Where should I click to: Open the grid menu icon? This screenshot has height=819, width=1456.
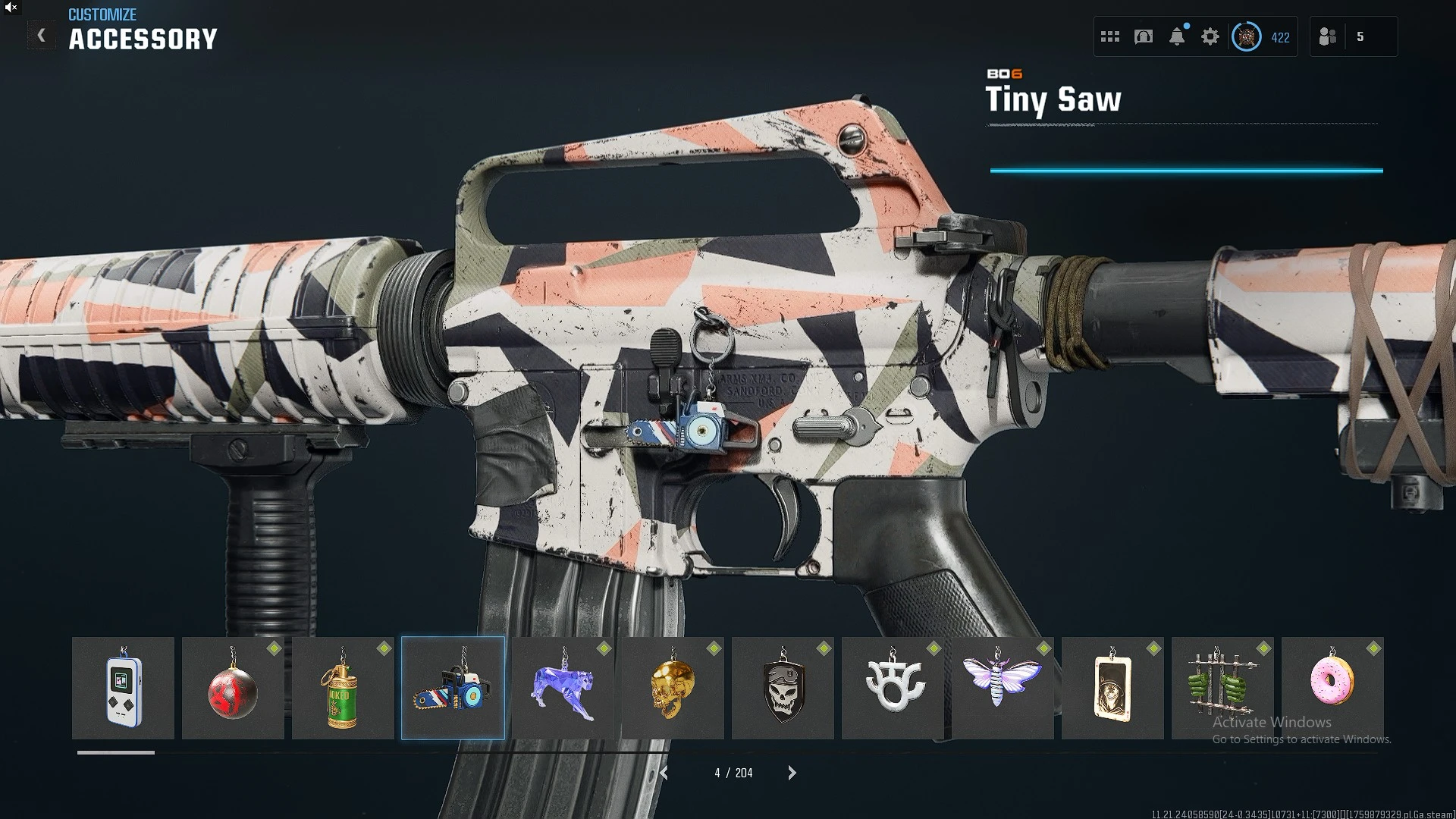(x=1110, y=36)
